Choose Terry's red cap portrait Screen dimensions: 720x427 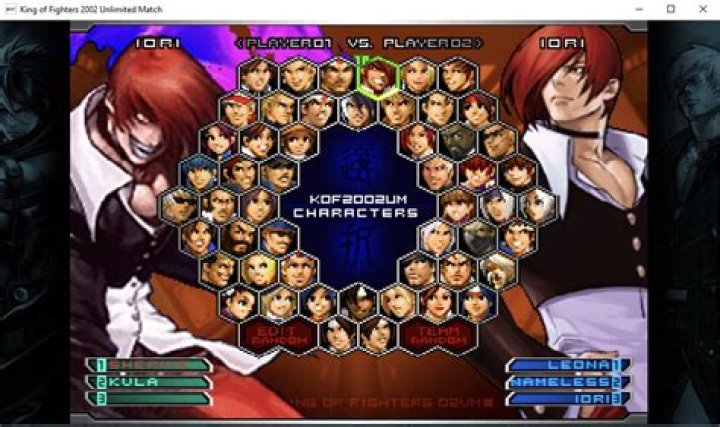[240, 108]
